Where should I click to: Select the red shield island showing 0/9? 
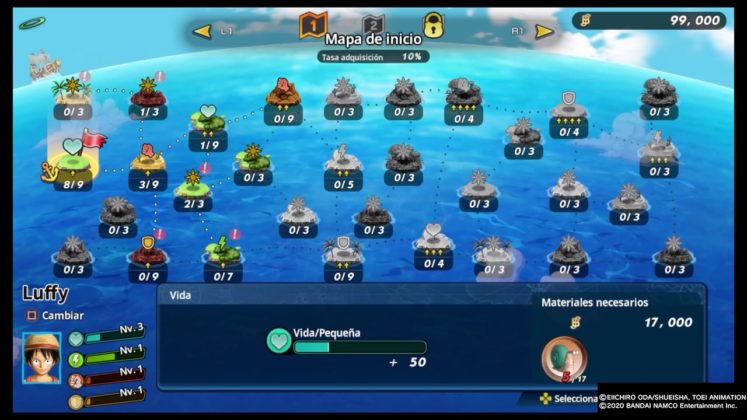point(148,252)
